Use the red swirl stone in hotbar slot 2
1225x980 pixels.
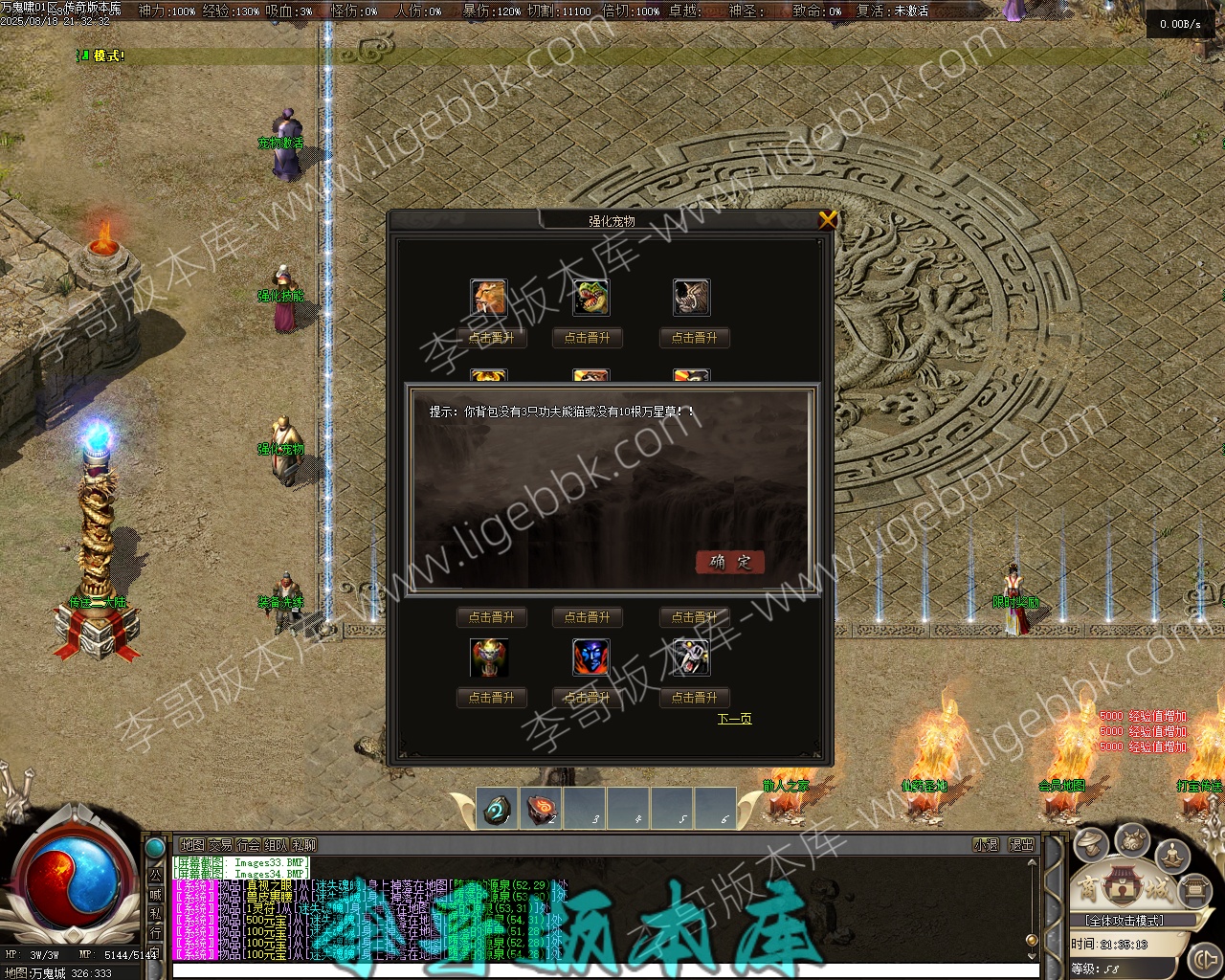[543, 810]
